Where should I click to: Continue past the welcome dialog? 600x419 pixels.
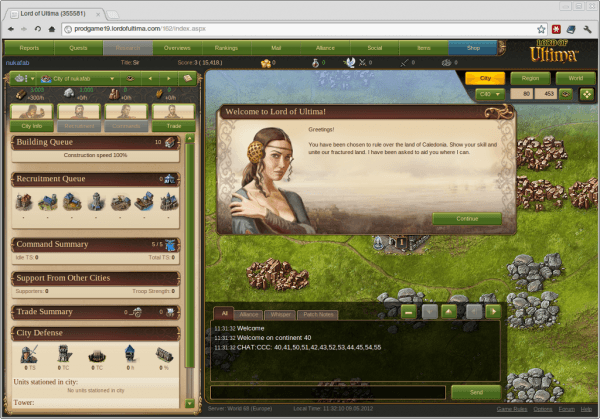467,218
